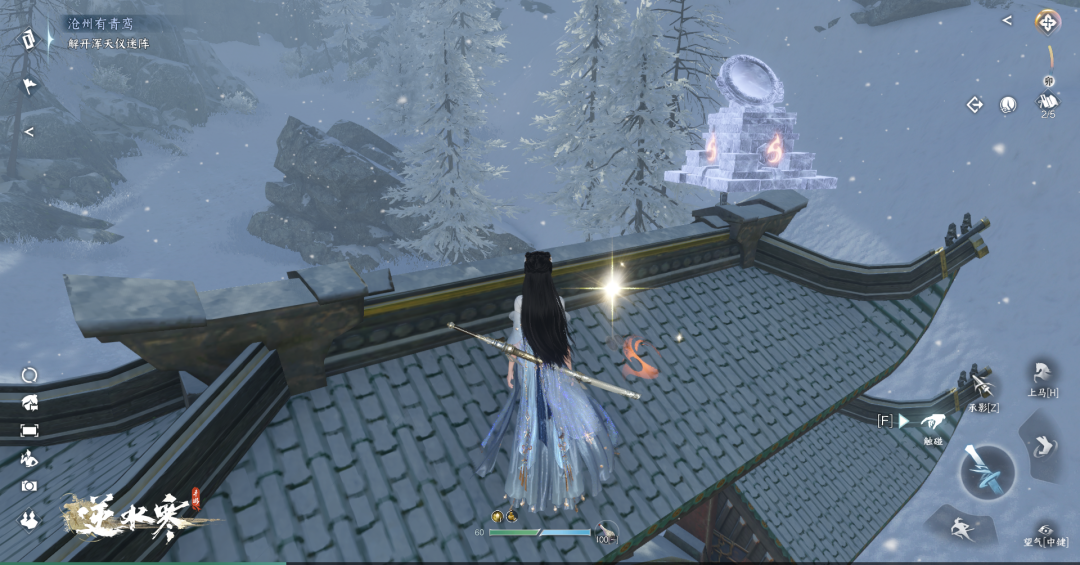This screenshot has width=1080, height=565.
Task: Open the camera screenshot mode
Action: pos(30,485)
